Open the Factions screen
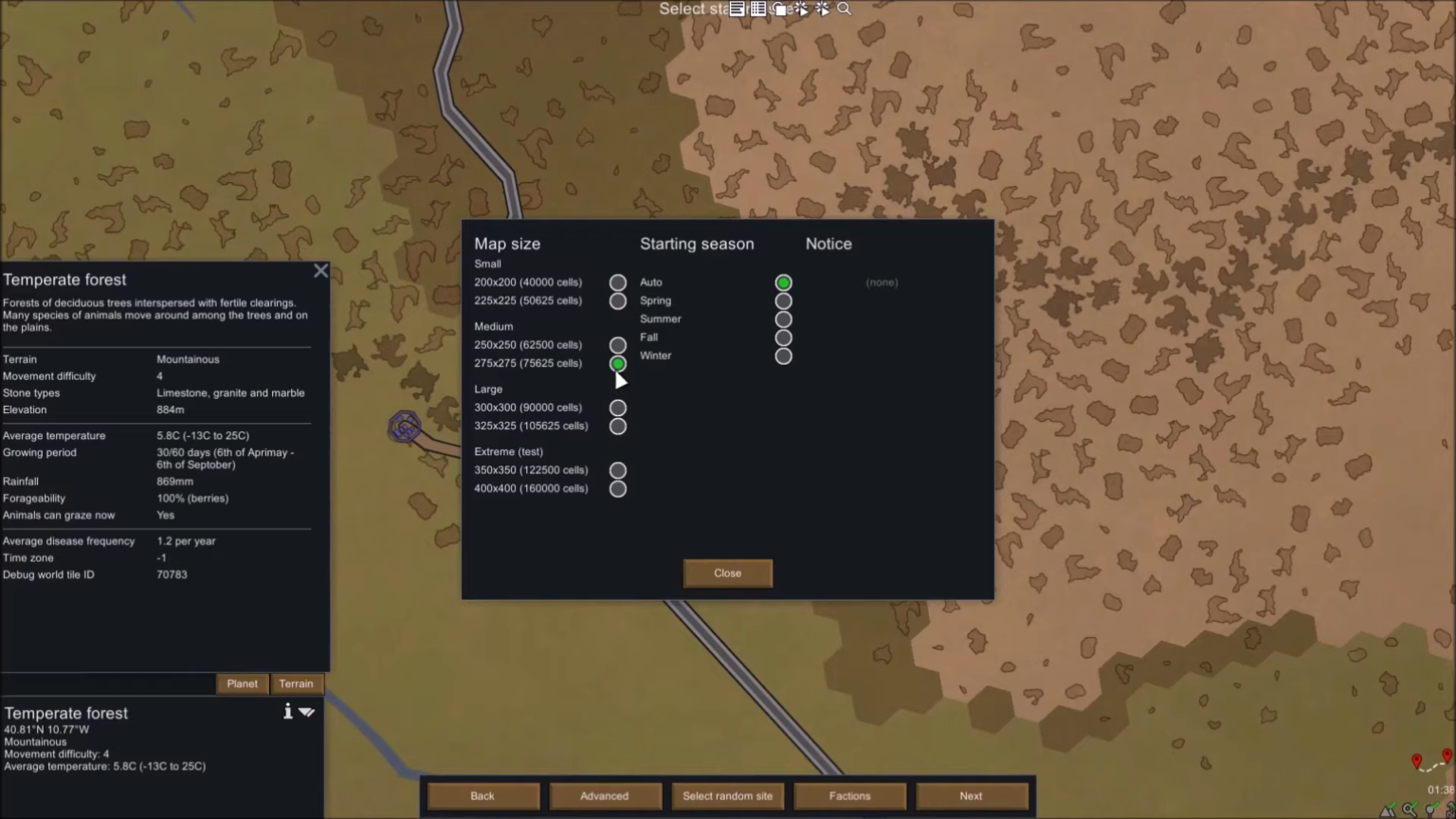Viewport: 1456px width, 819px height. coord(848,795)
